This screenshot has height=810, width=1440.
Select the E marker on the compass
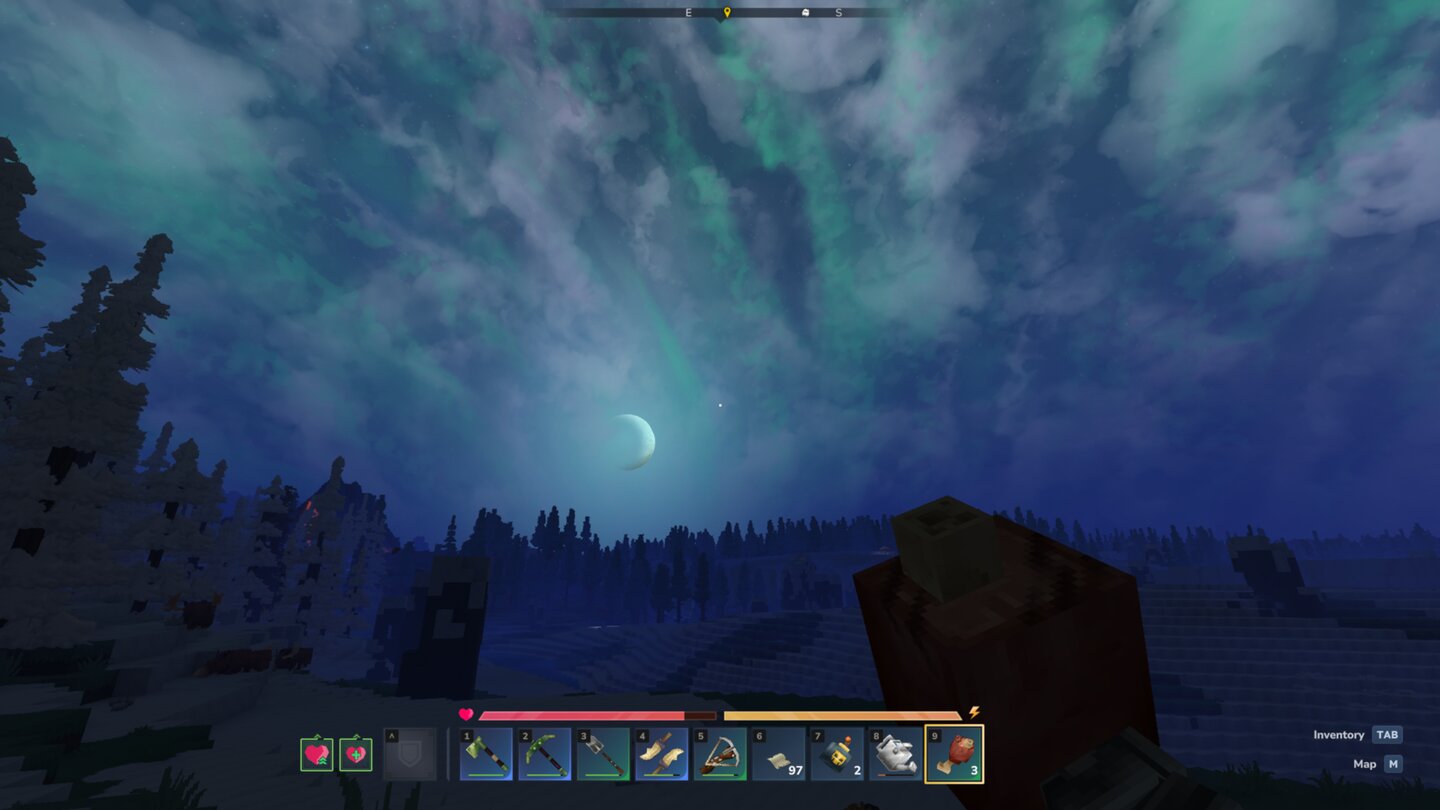(687, 13)
